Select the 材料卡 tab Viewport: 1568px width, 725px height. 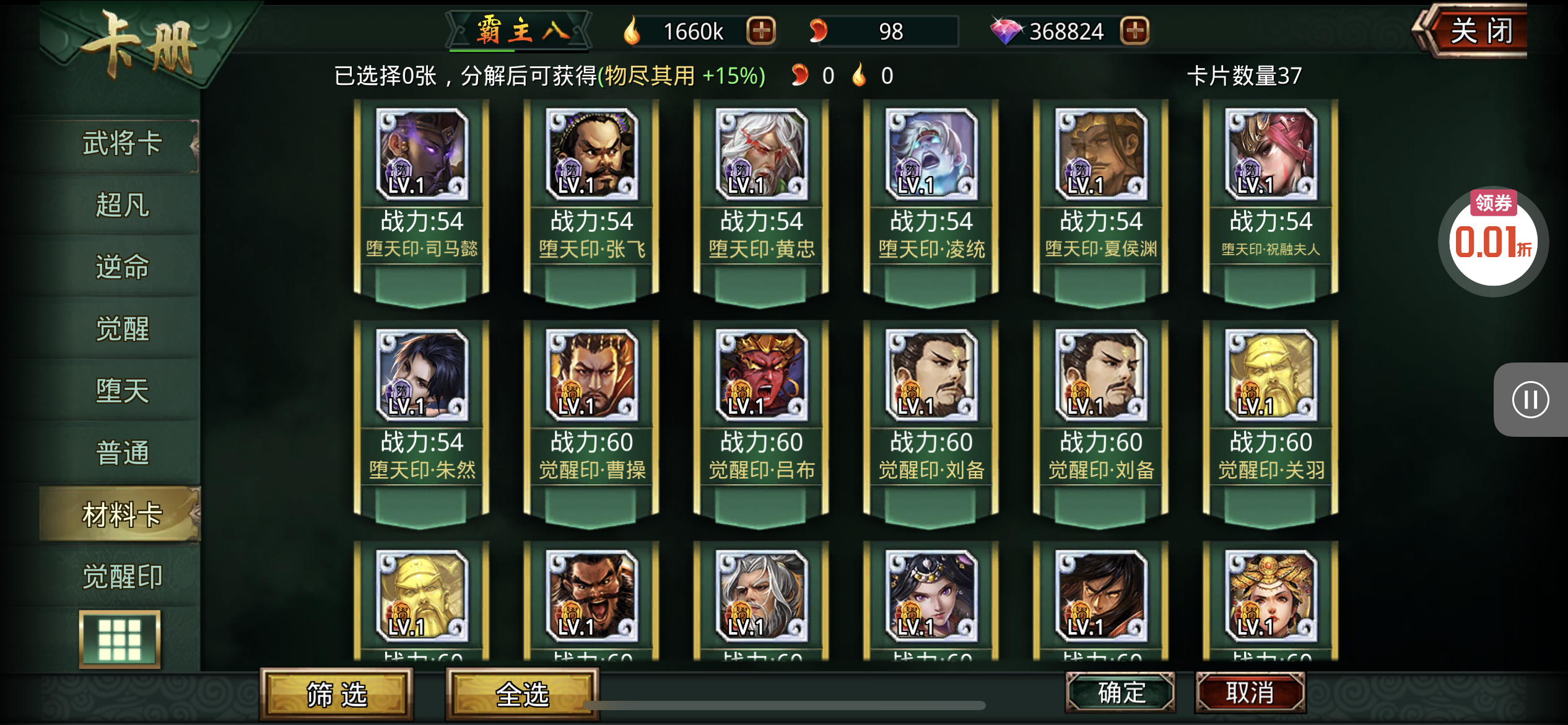[x=122, y=515]
